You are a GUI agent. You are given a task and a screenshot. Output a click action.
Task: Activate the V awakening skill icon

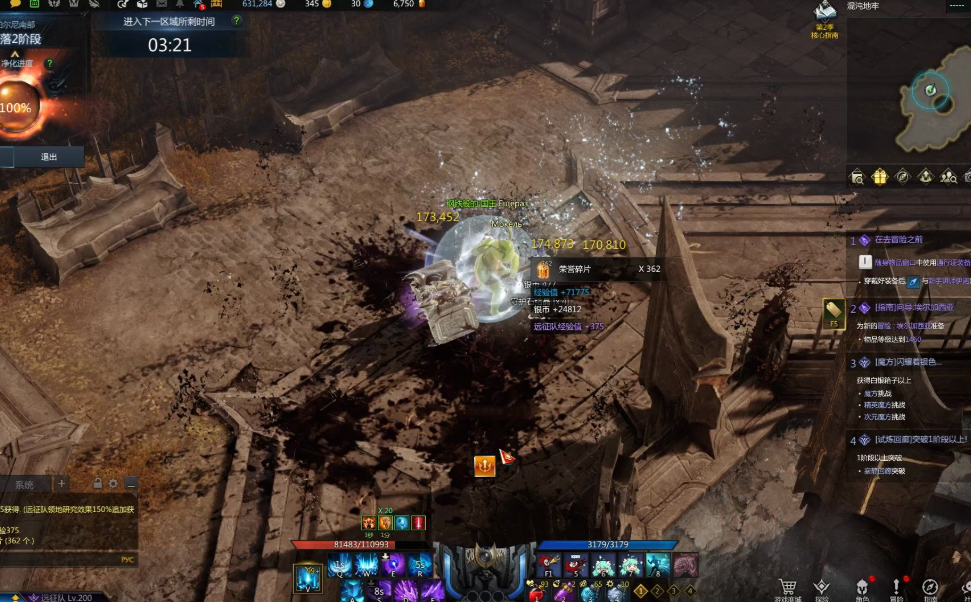click(x=308, y=578)
